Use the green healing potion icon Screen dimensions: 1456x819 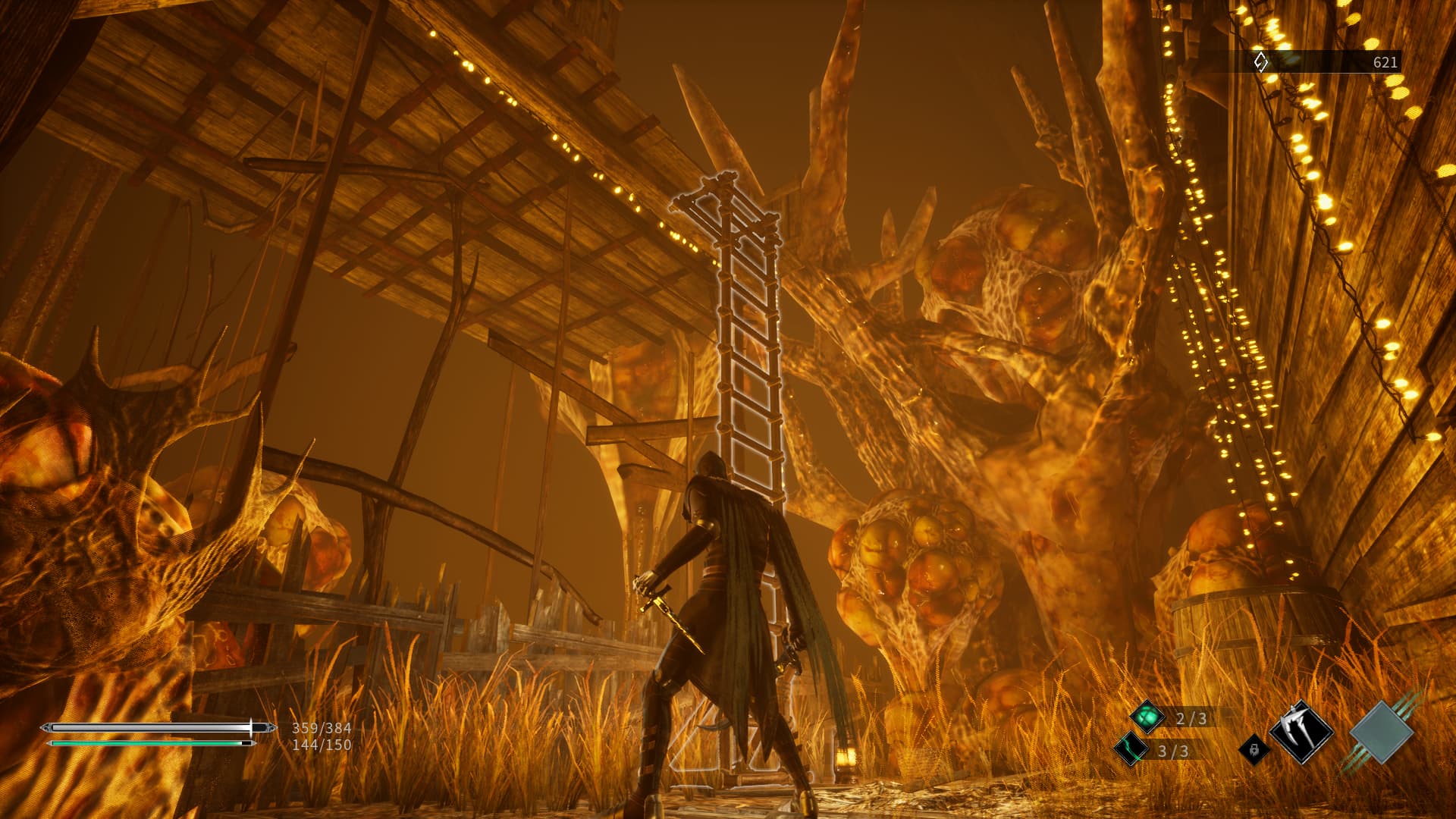(1147, 717)
